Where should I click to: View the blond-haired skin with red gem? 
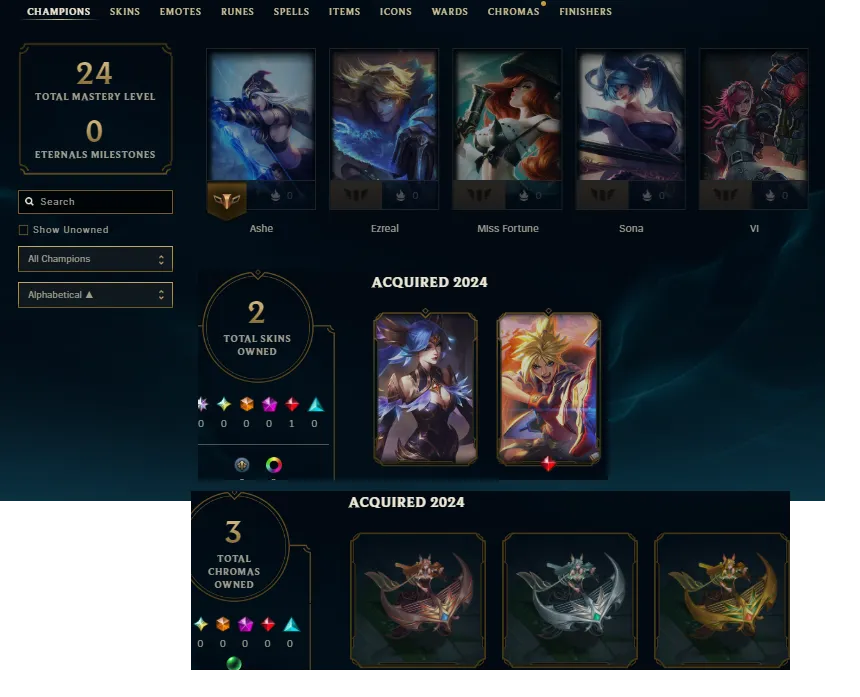549,388
